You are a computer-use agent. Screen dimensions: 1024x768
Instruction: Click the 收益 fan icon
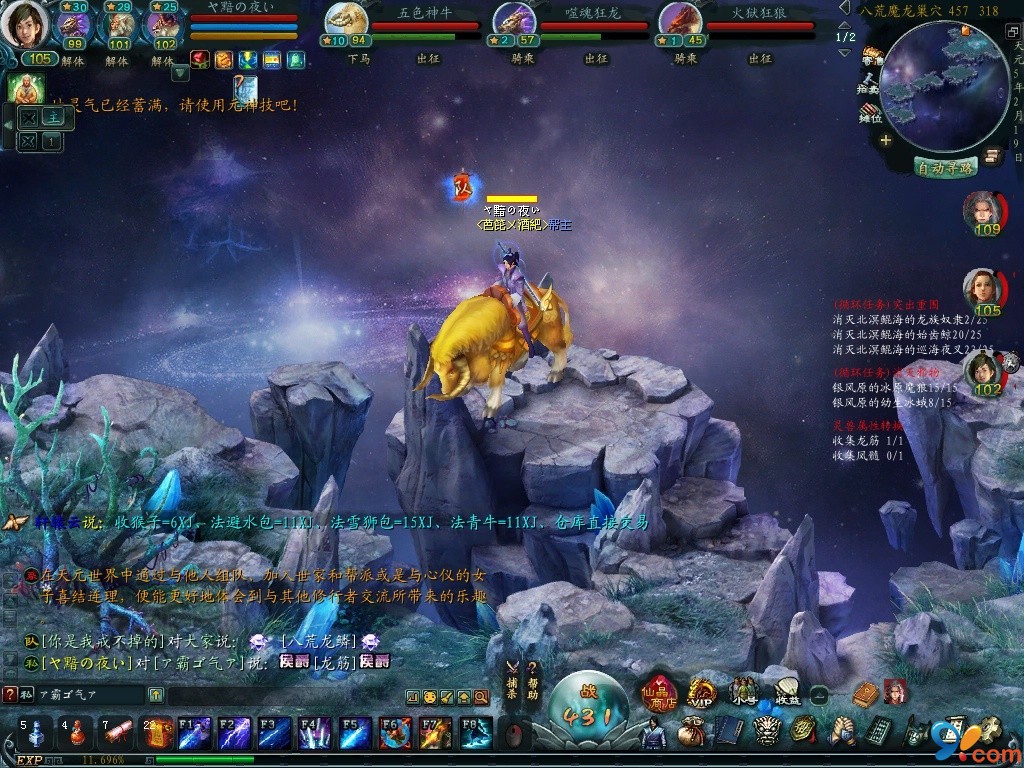[787, 690]
